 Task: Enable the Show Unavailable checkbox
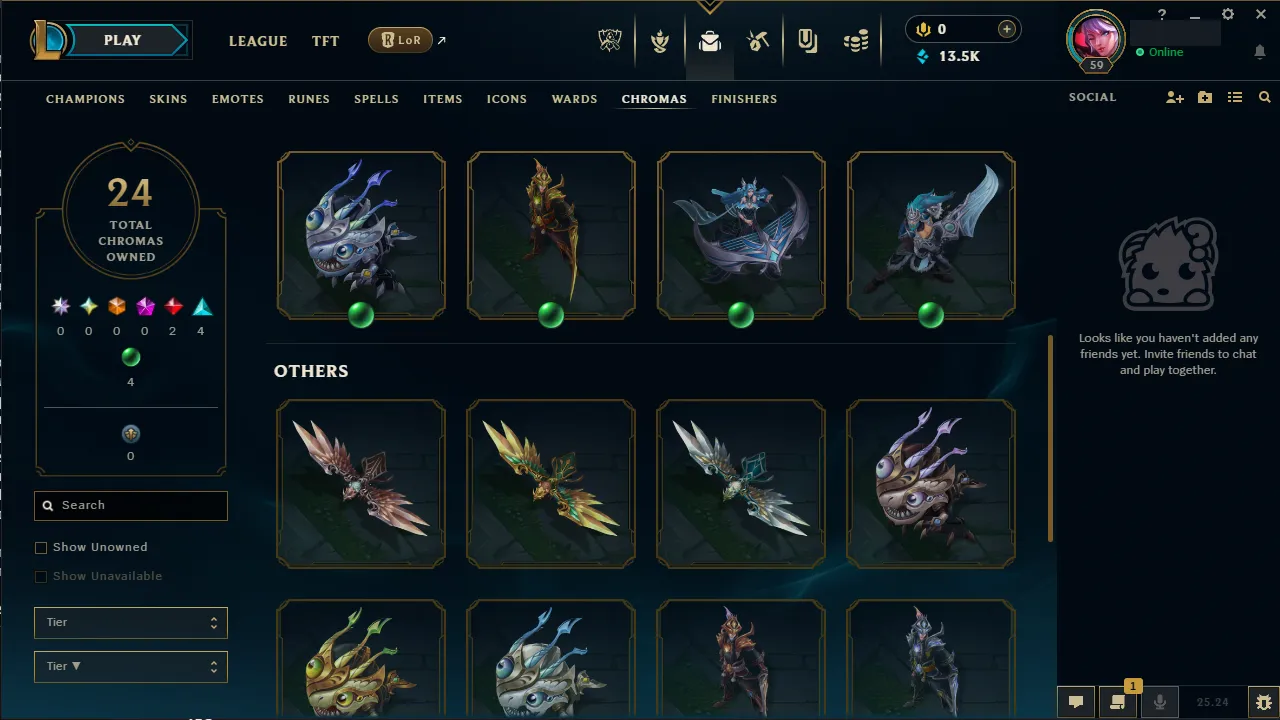(x=41, y=576)
